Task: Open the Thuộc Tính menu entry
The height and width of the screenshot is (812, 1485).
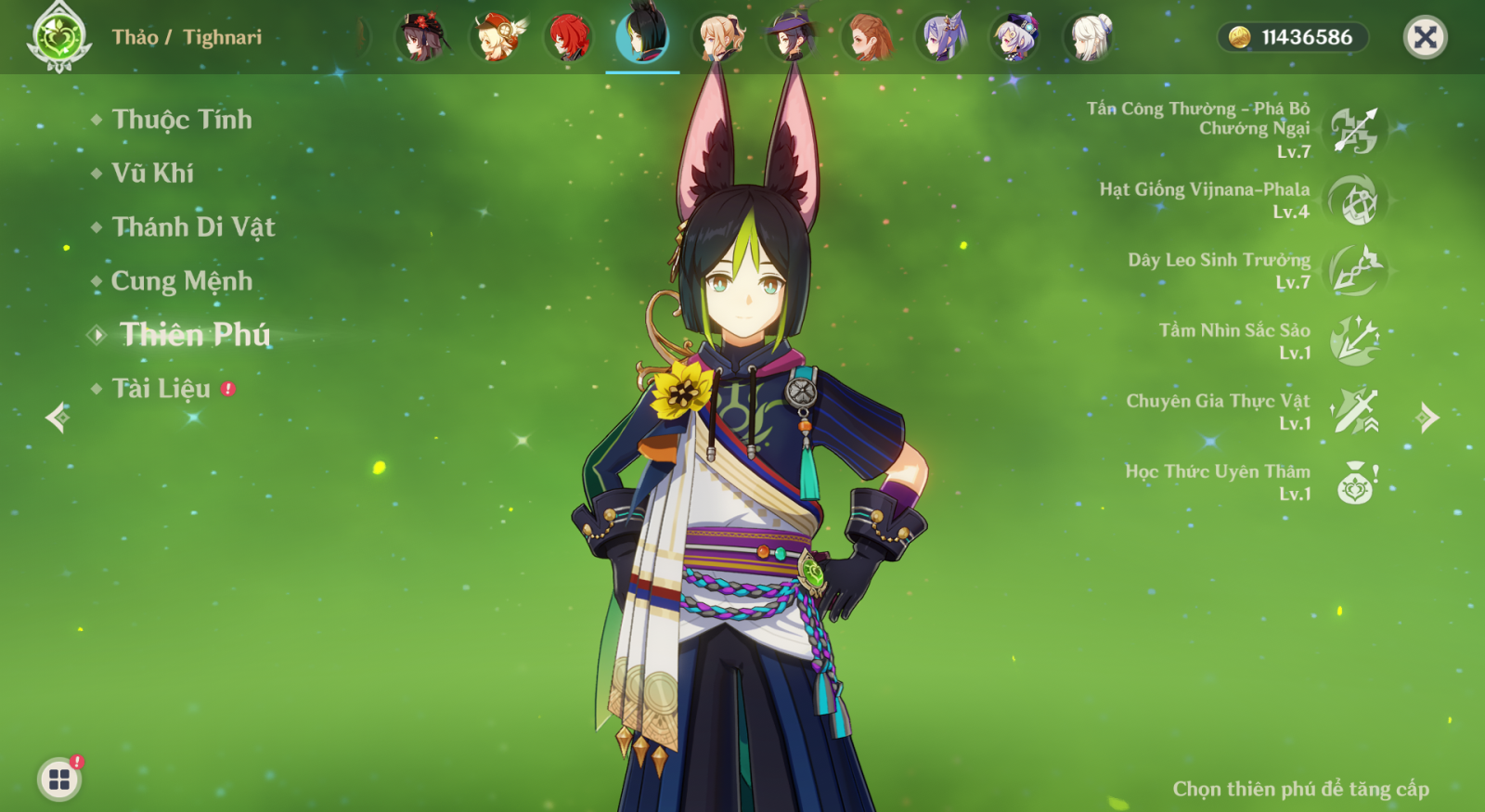Action: tap(181, 120)
